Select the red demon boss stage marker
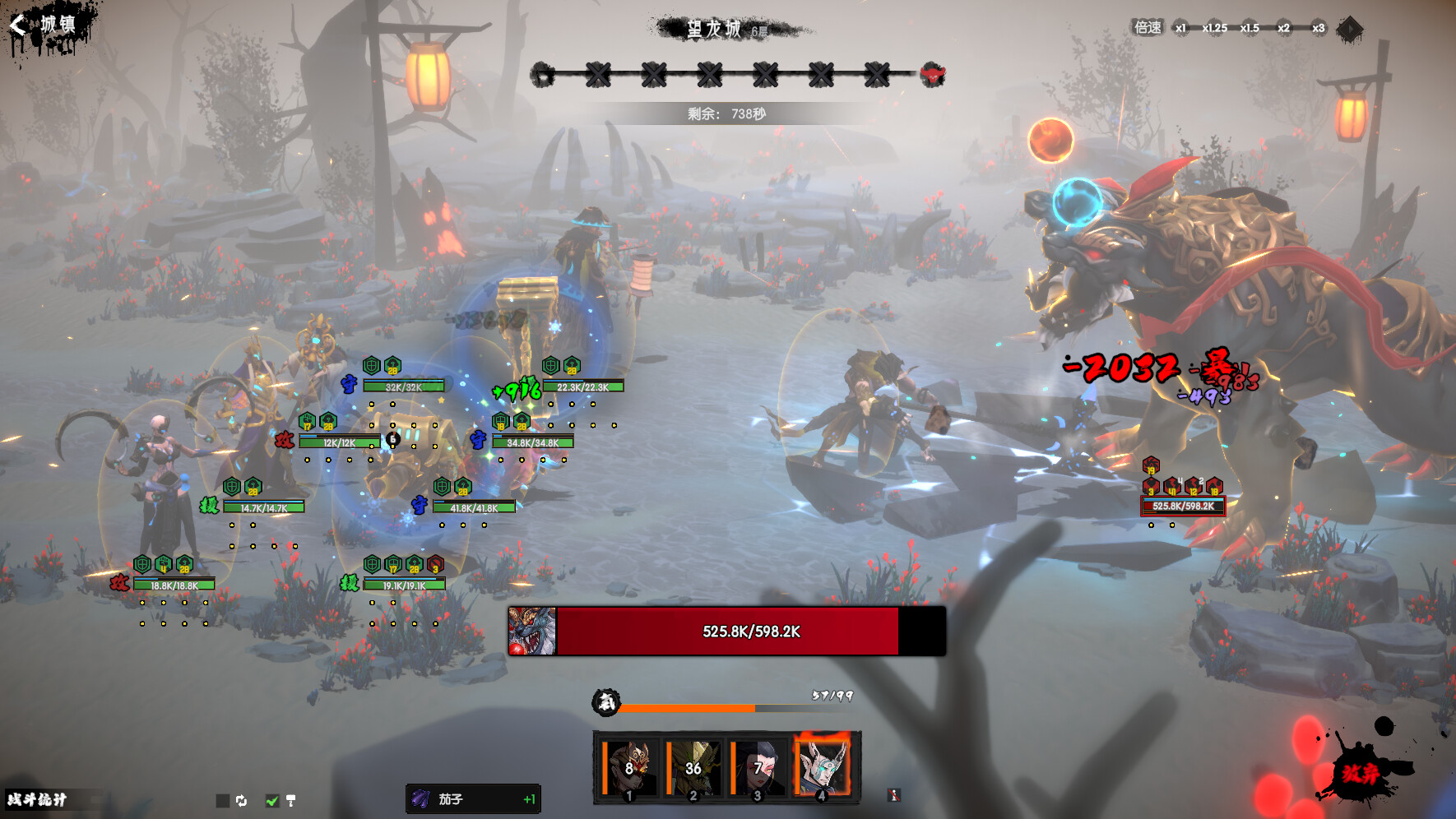The height and width of the screenshot is (819, 1456). (x=932, y=75)
